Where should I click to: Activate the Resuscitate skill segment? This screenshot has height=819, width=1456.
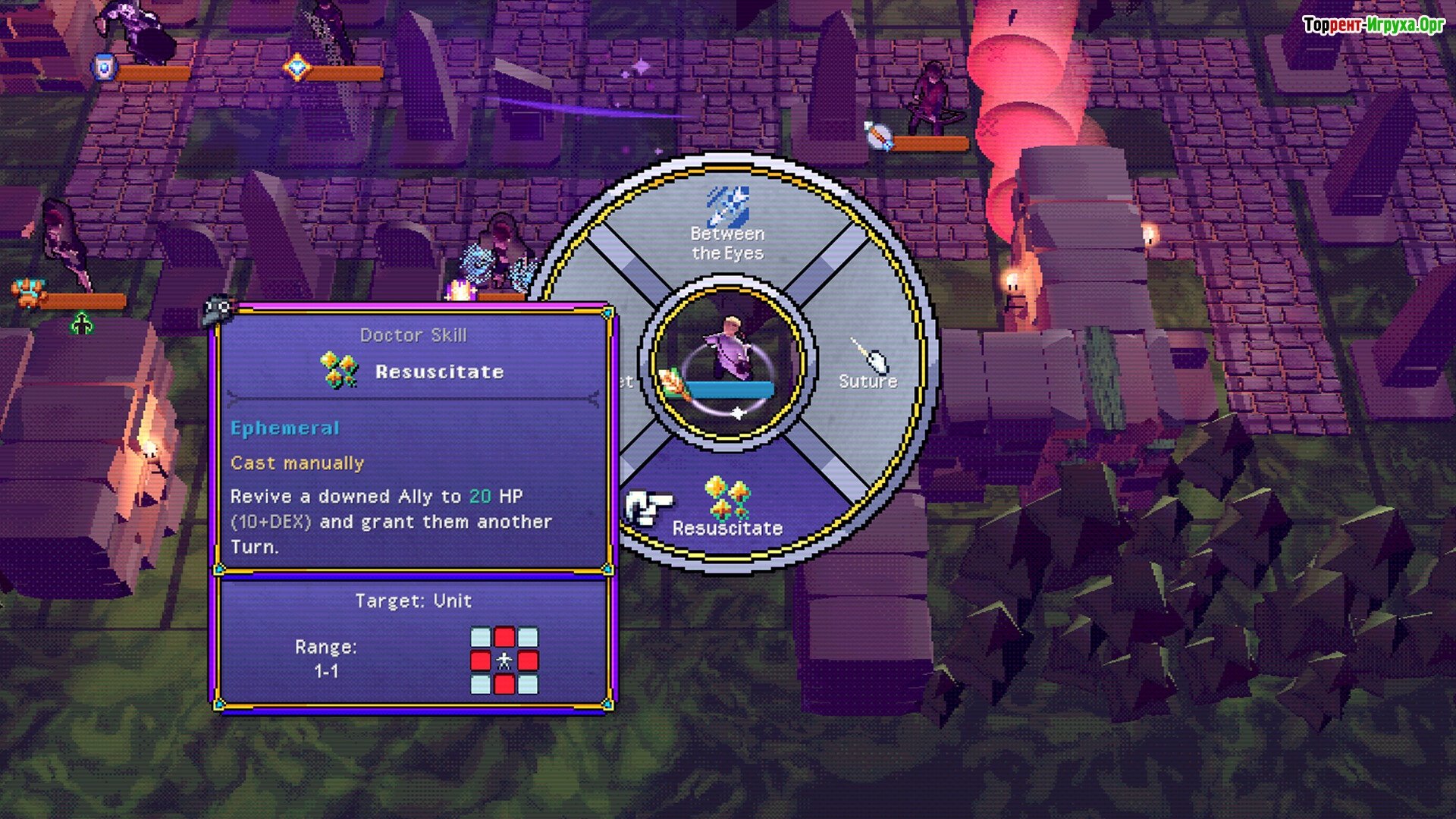[x=727, y=508]
